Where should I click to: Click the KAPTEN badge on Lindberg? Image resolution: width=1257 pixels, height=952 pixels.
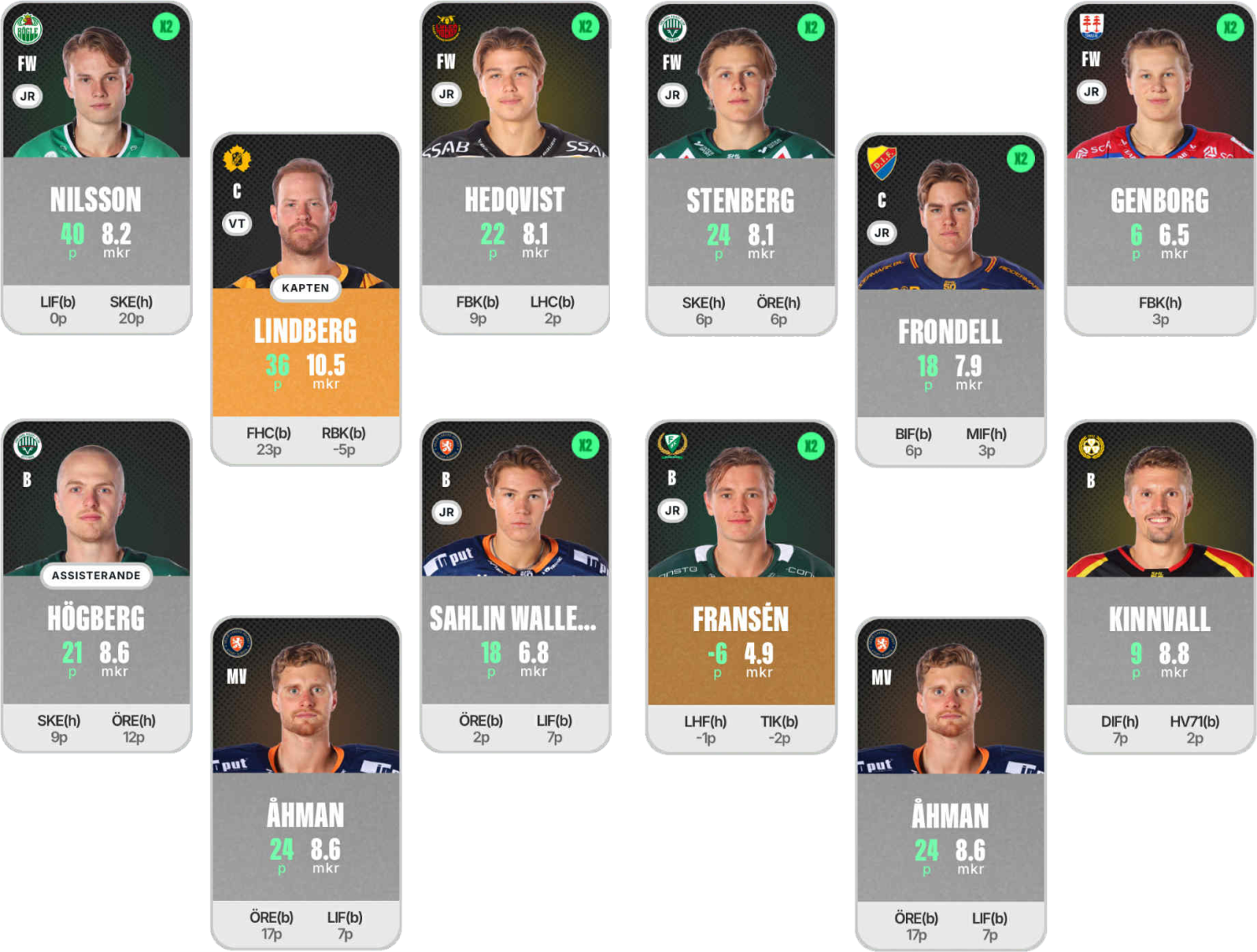[x=305, y=288]
